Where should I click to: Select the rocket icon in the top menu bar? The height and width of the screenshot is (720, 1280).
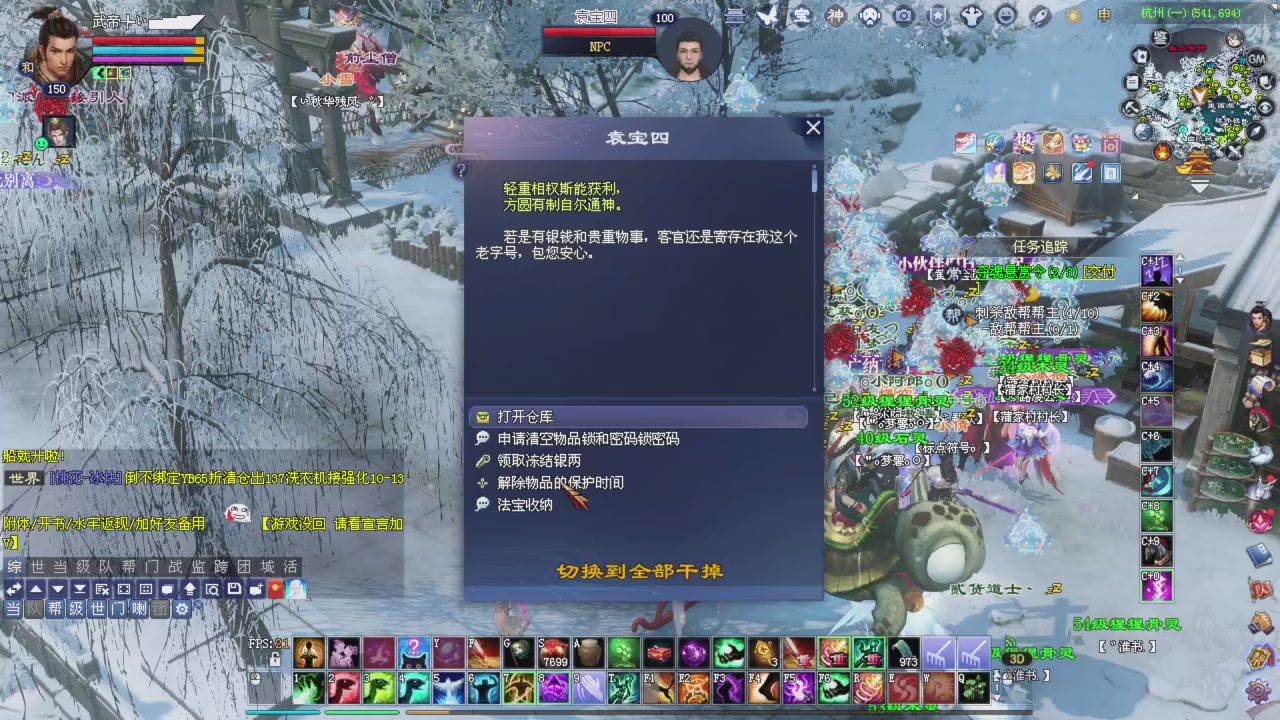click(x=1039, y=17)
